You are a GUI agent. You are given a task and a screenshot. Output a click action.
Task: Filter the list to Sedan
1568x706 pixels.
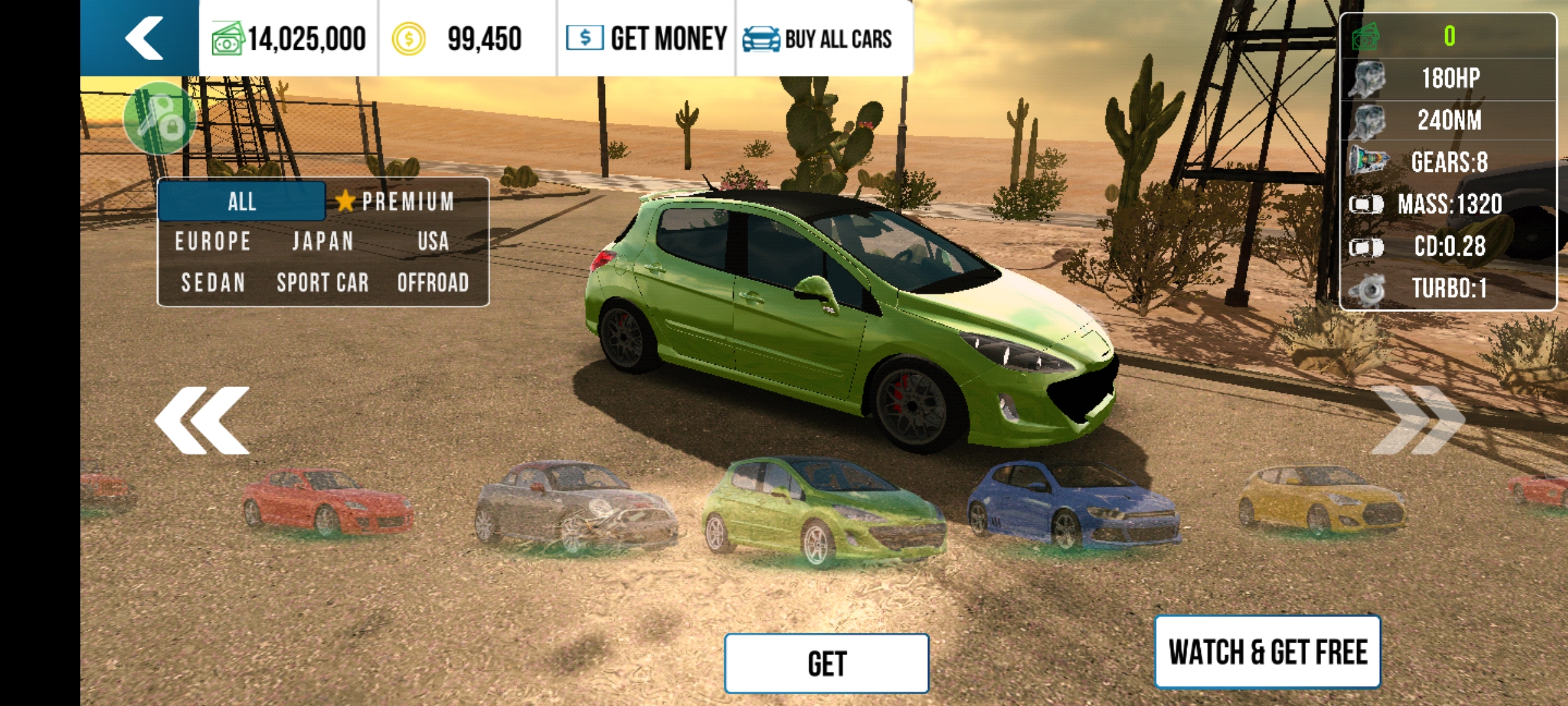213,283
